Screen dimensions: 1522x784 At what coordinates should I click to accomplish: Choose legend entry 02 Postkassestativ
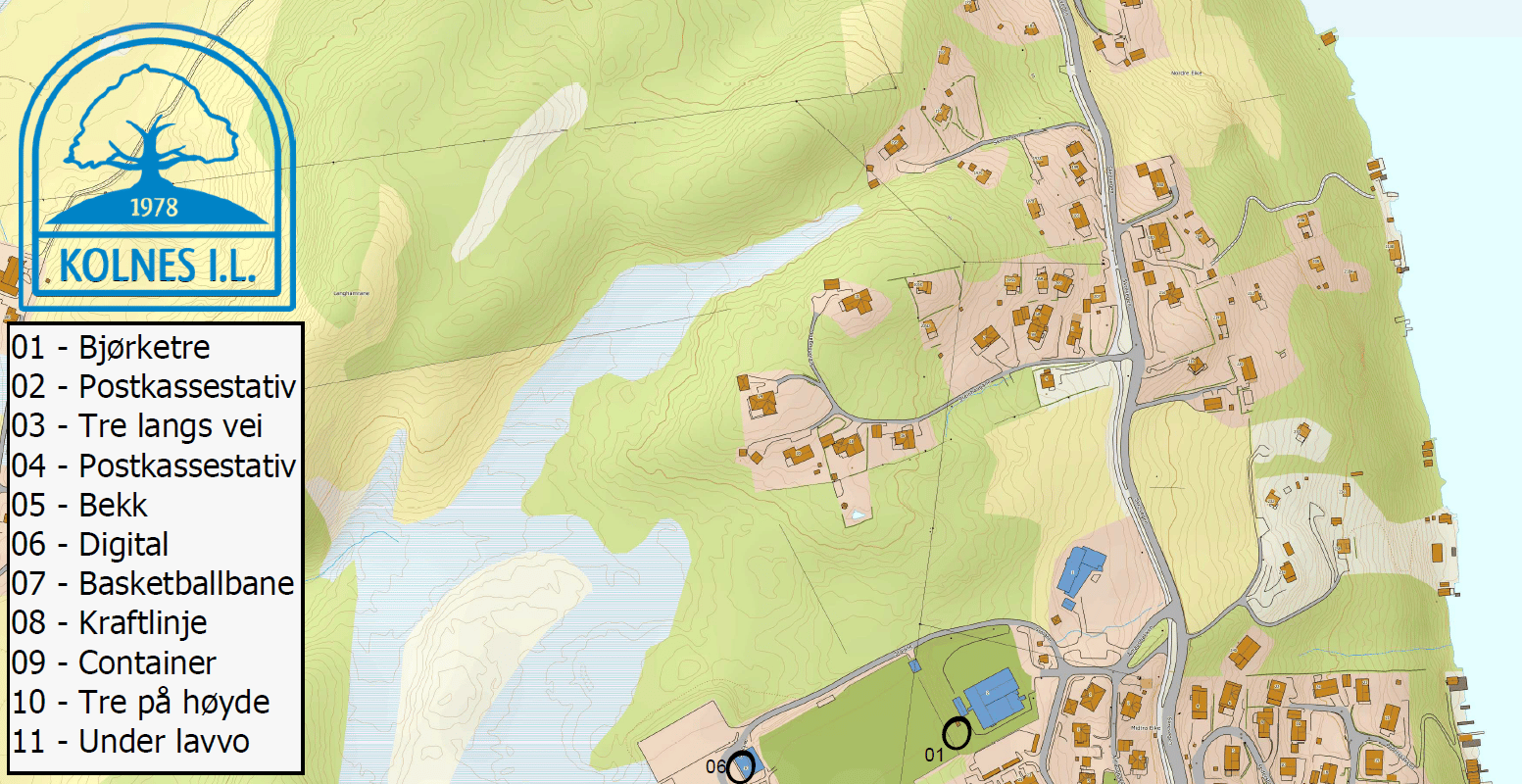pyautogui.click(x=153, y=387)
